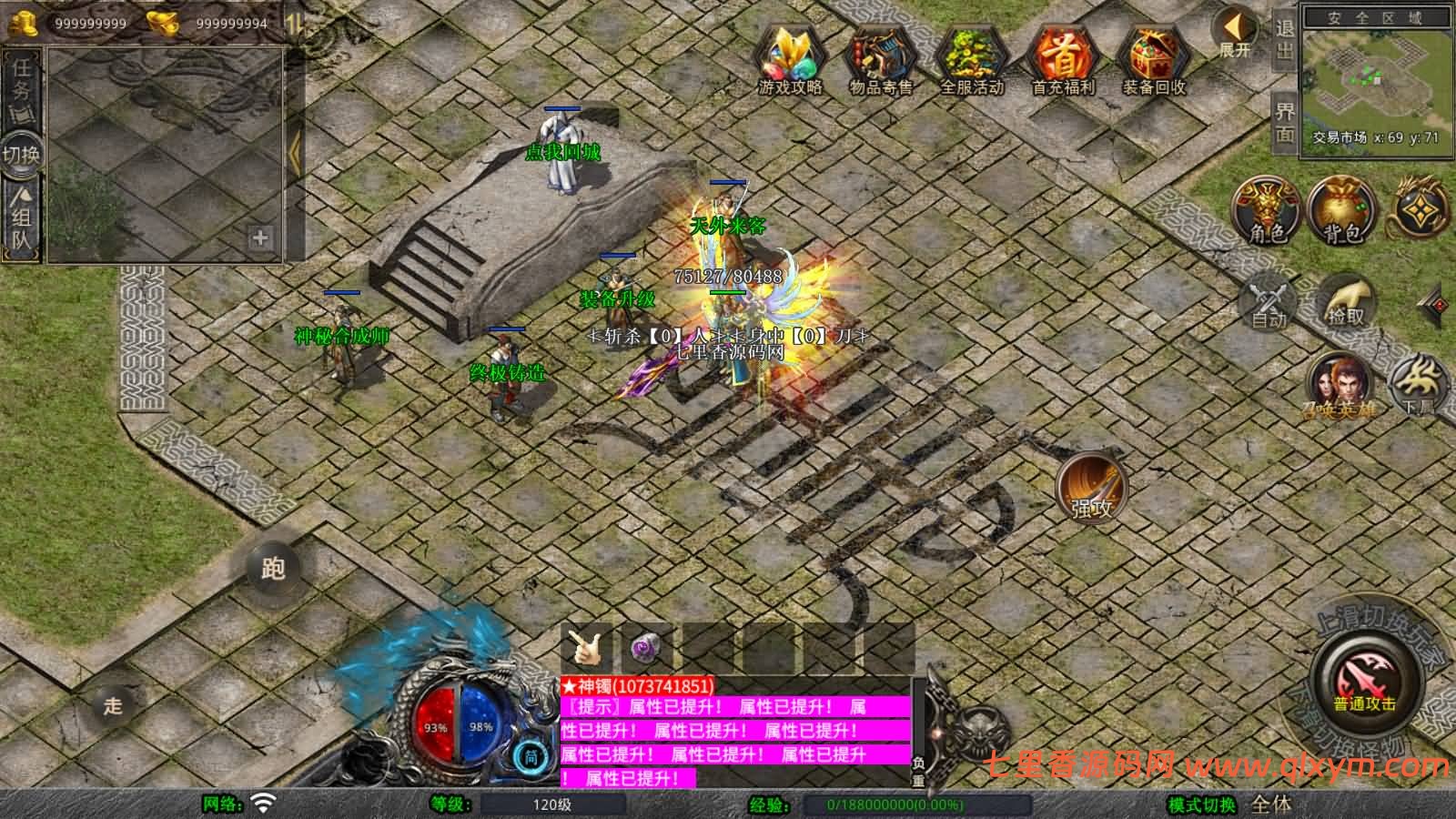Switch to the 界面 interface tab
Viewport: 1456px width, 819px height.
click(1285, 123)
